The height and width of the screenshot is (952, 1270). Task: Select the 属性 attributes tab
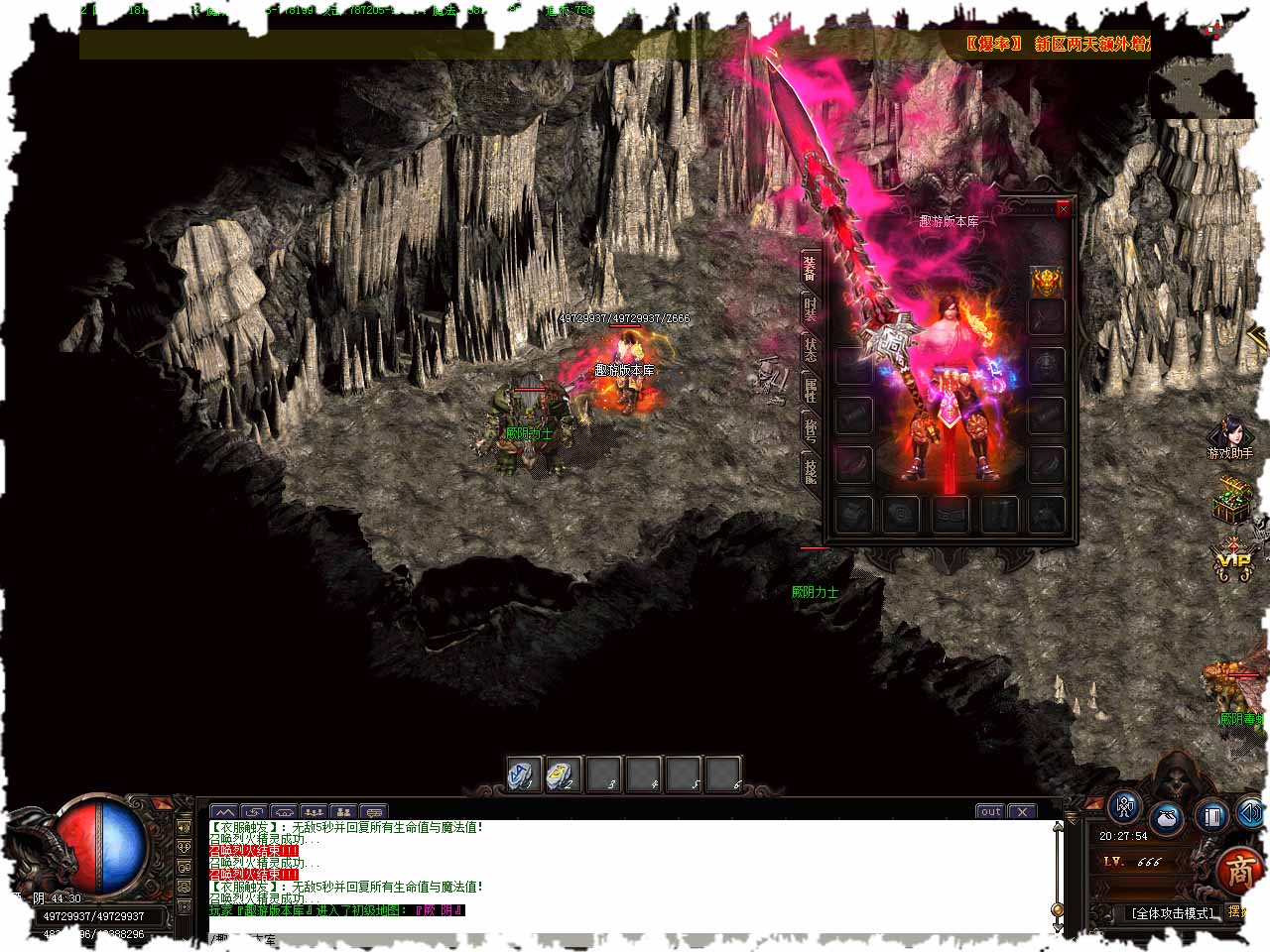click(x=810, y=390)
